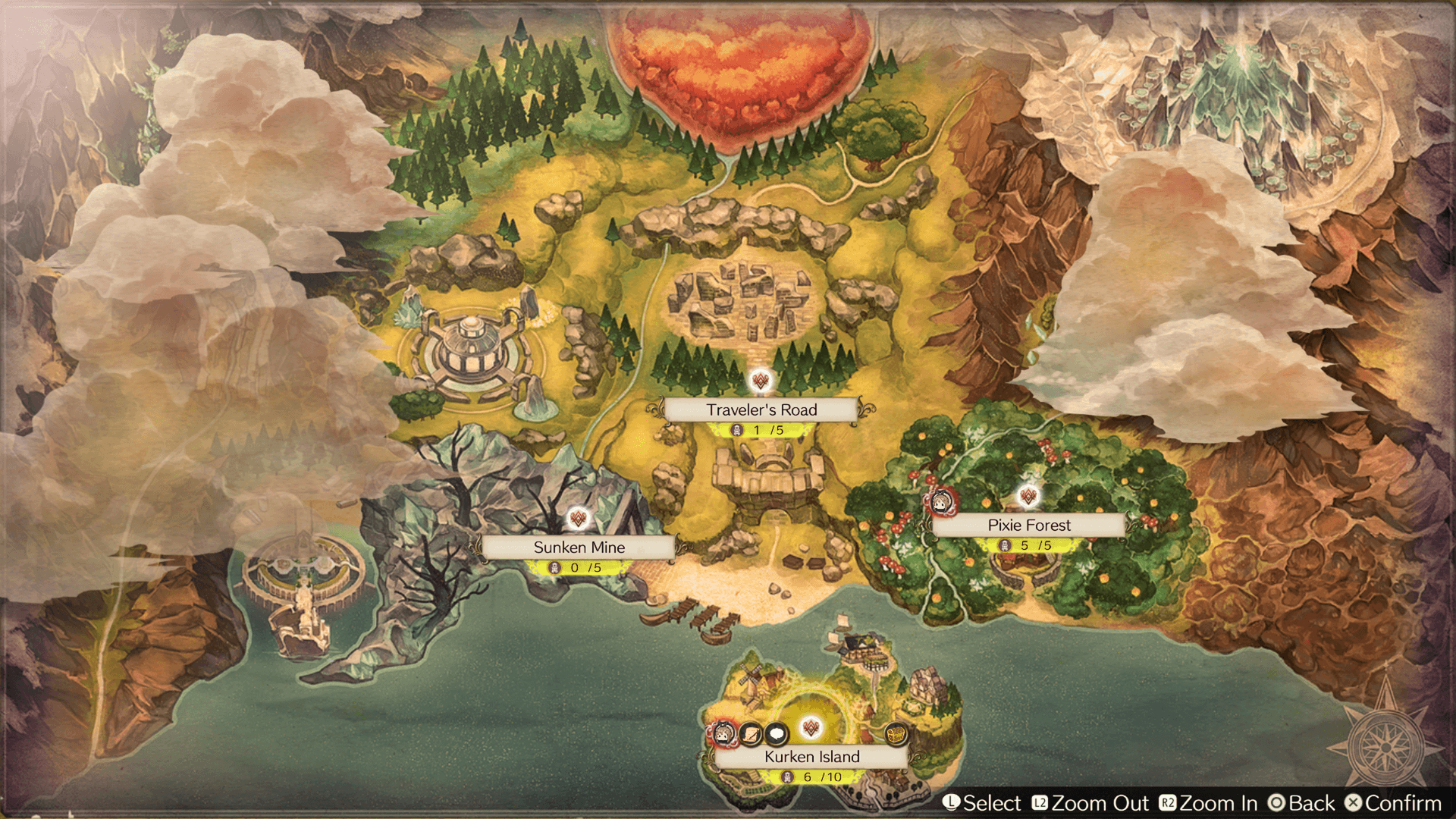Select the Kurken Island name plate
The image size is (1456, 819).
click(811, 757)
